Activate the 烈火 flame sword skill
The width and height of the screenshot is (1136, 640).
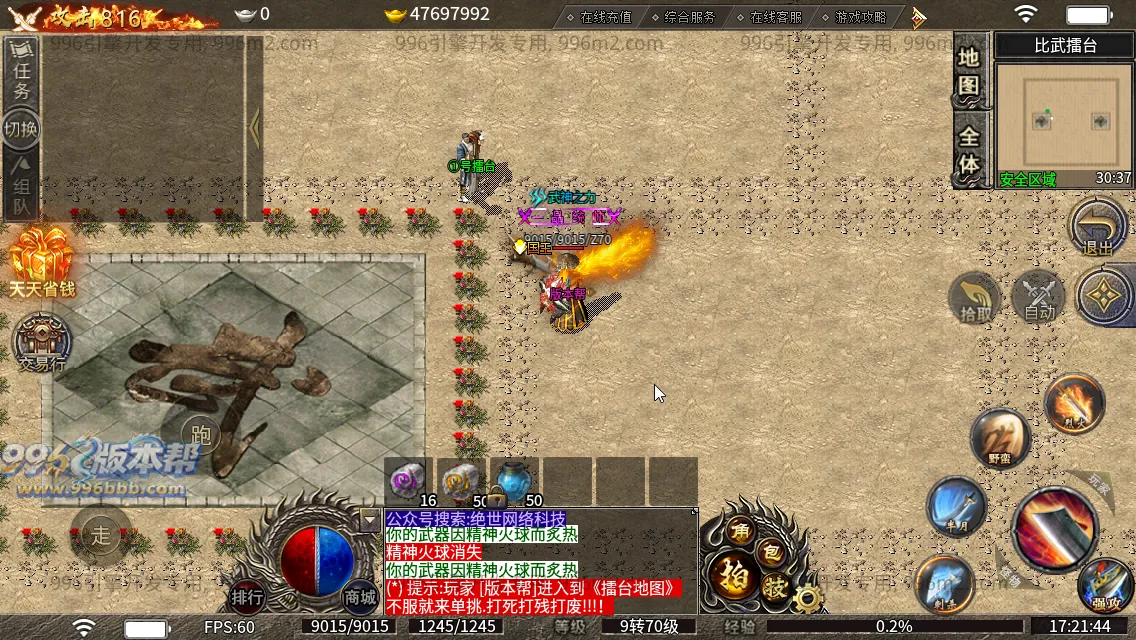coord(1074,402)
